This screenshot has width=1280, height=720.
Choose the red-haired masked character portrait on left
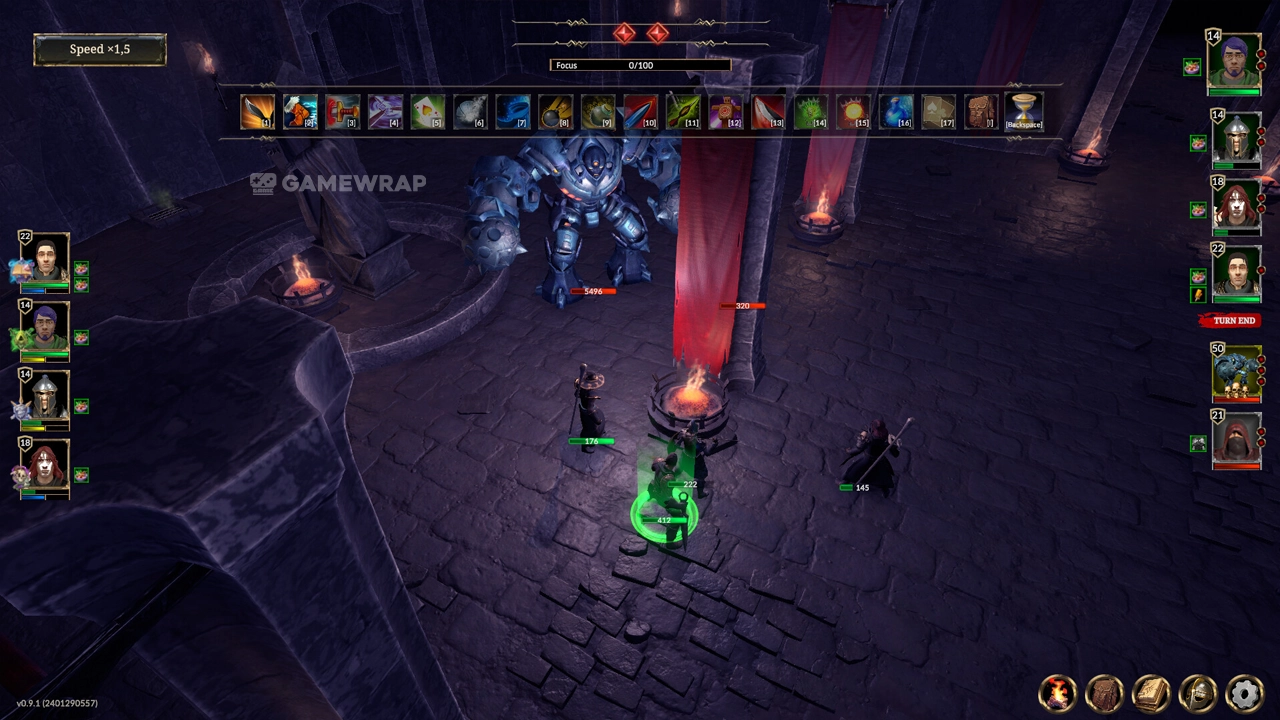point(46,465)
